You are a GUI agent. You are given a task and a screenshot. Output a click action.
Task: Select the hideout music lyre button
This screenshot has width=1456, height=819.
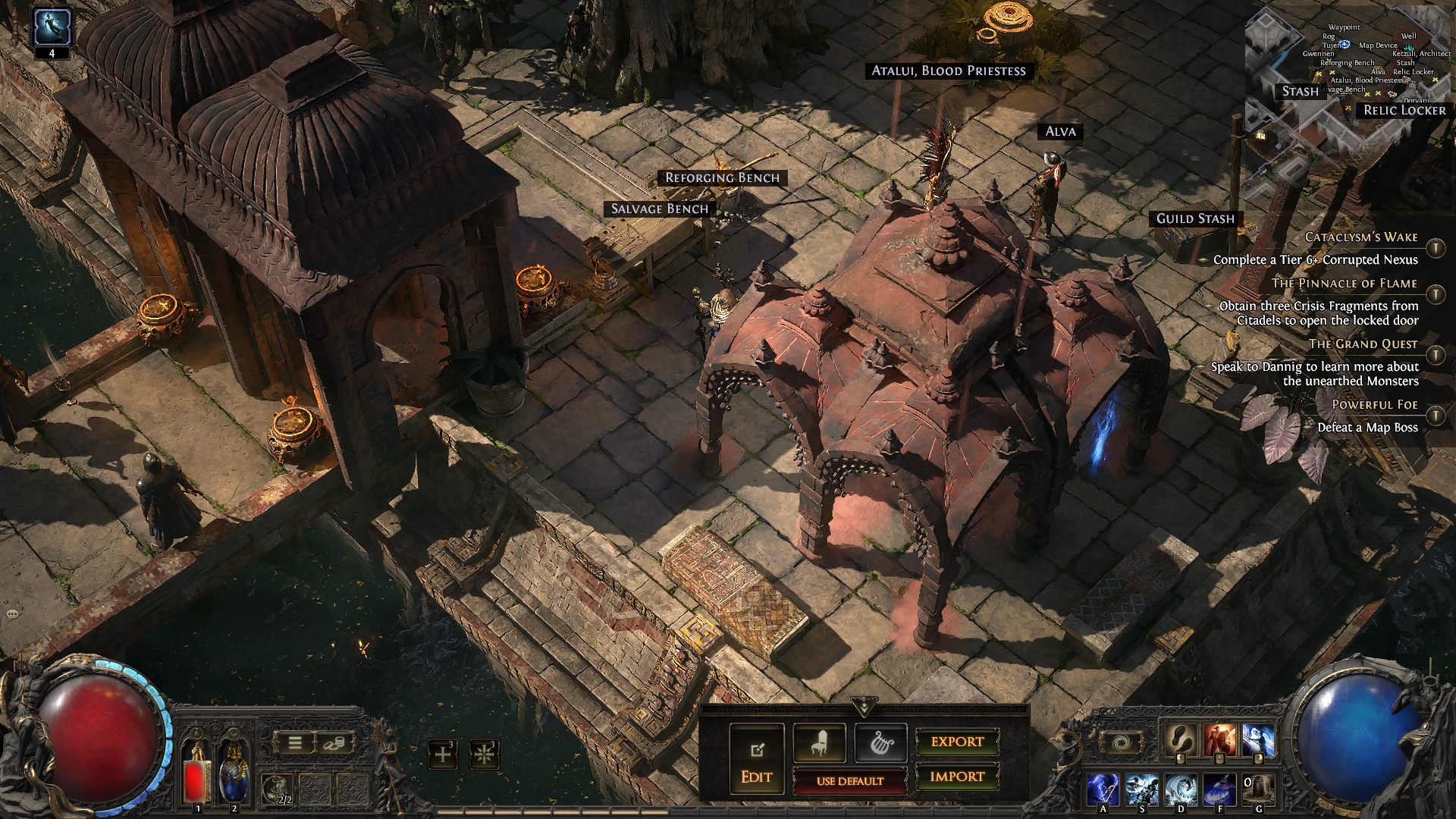point(880,743)
